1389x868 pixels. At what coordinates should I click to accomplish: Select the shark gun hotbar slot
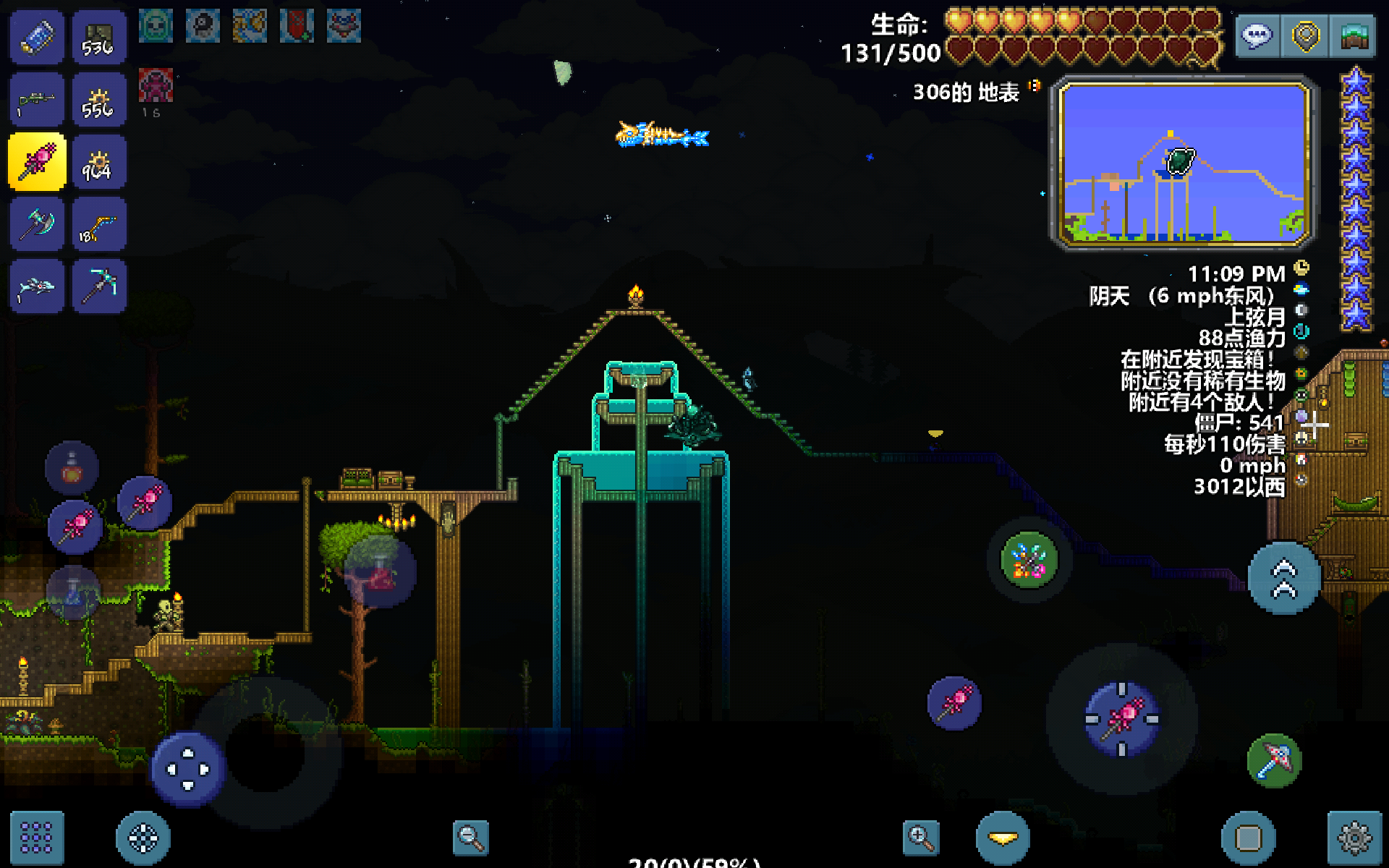pyautogui.click(x=36, y=286)
